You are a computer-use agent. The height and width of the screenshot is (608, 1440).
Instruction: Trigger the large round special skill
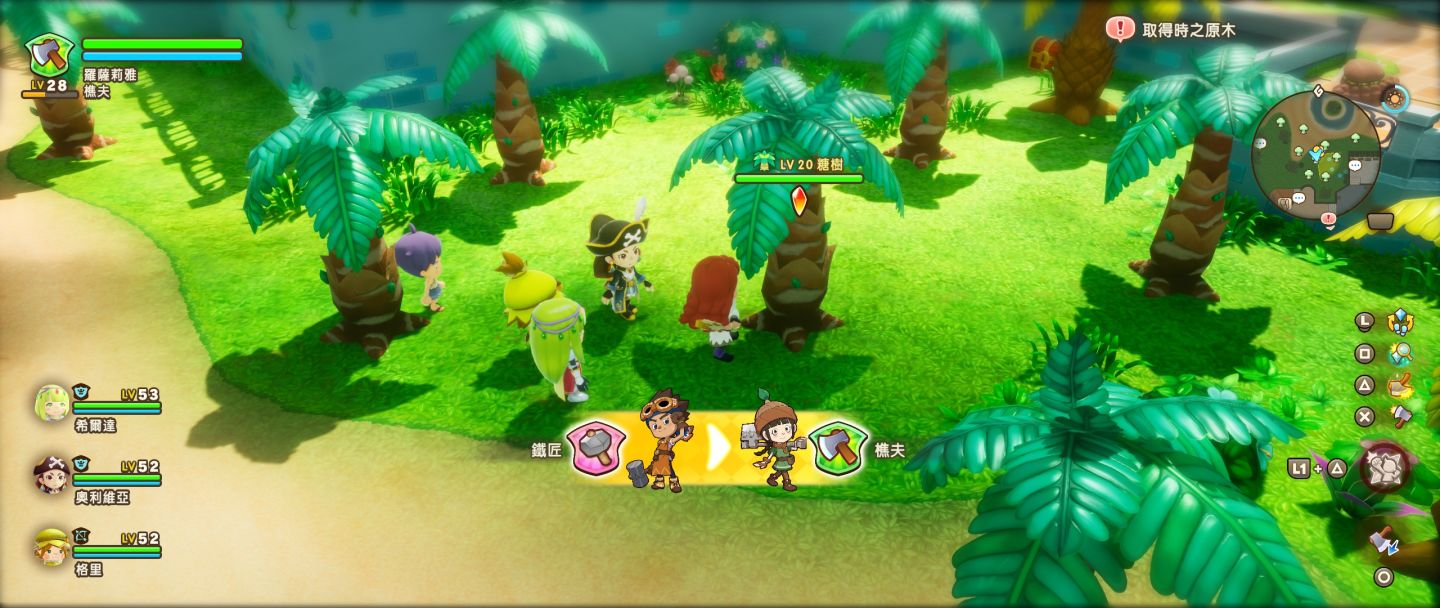(1386, 467)
